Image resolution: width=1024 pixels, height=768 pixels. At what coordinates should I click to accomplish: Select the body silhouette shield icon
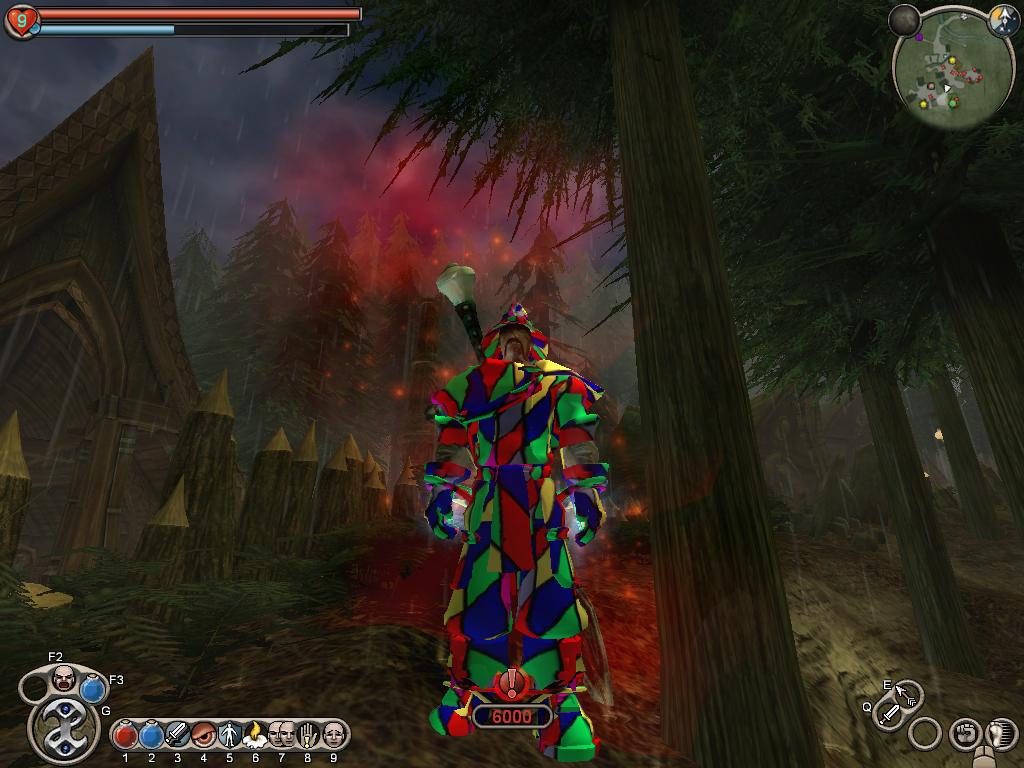point(229,735)
